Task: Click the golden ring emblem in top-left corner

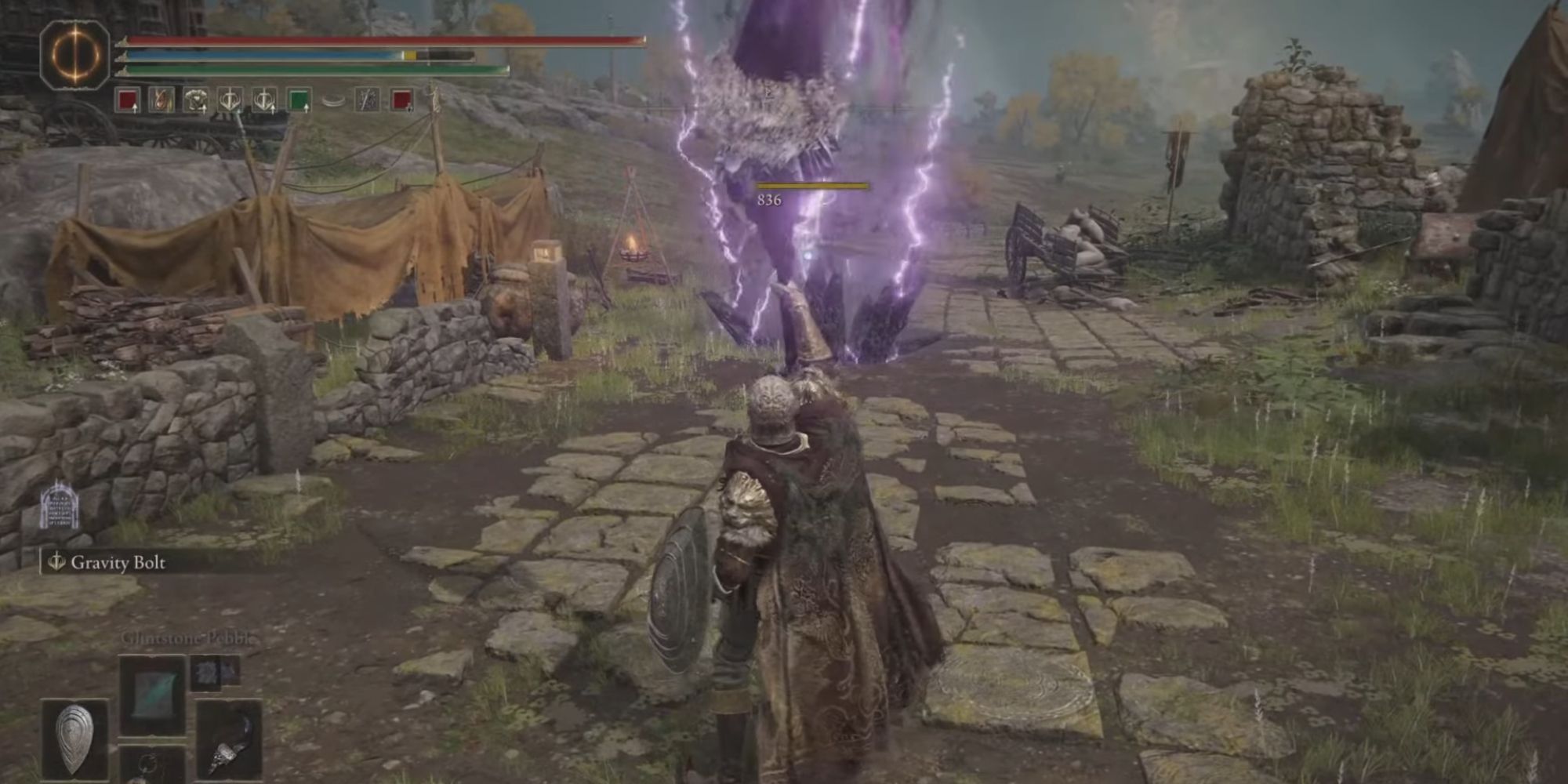Action: pyautogui.click(x=74, y=55)
